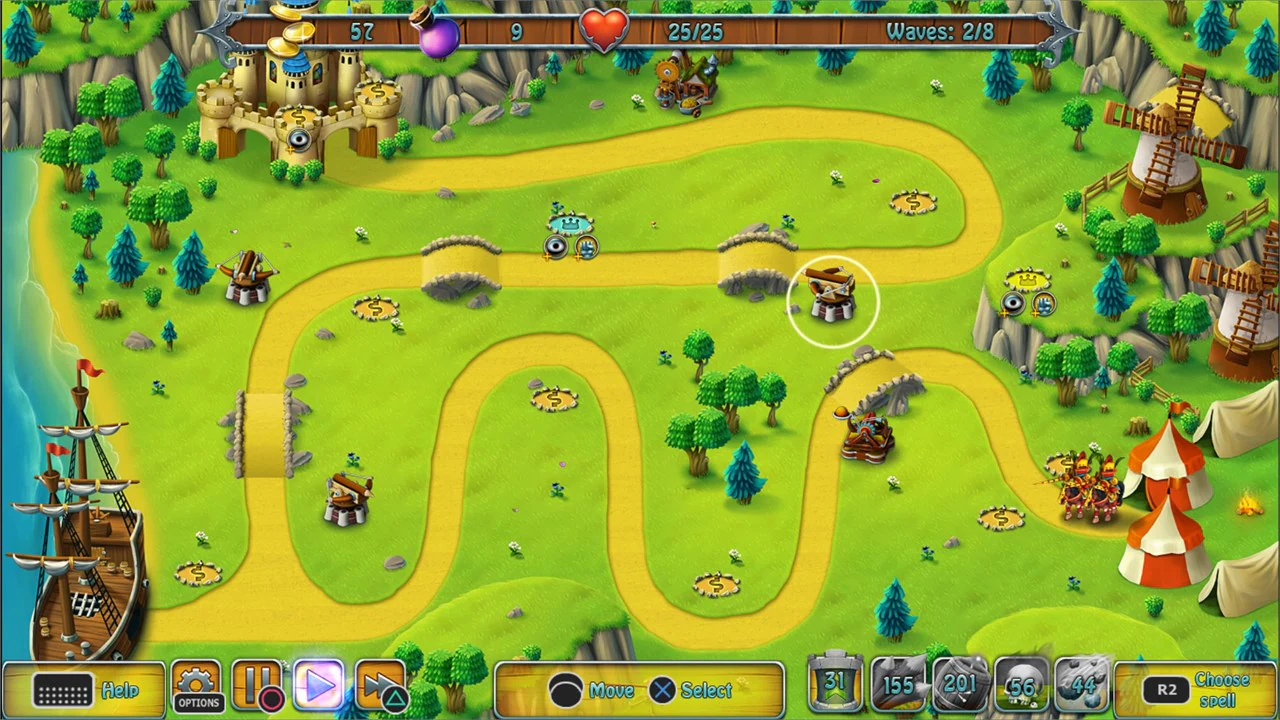Viewport: 1280px width, 720px height.
Task: Cast the falling rocks spell showing 44
Action: coord(1084,686)
